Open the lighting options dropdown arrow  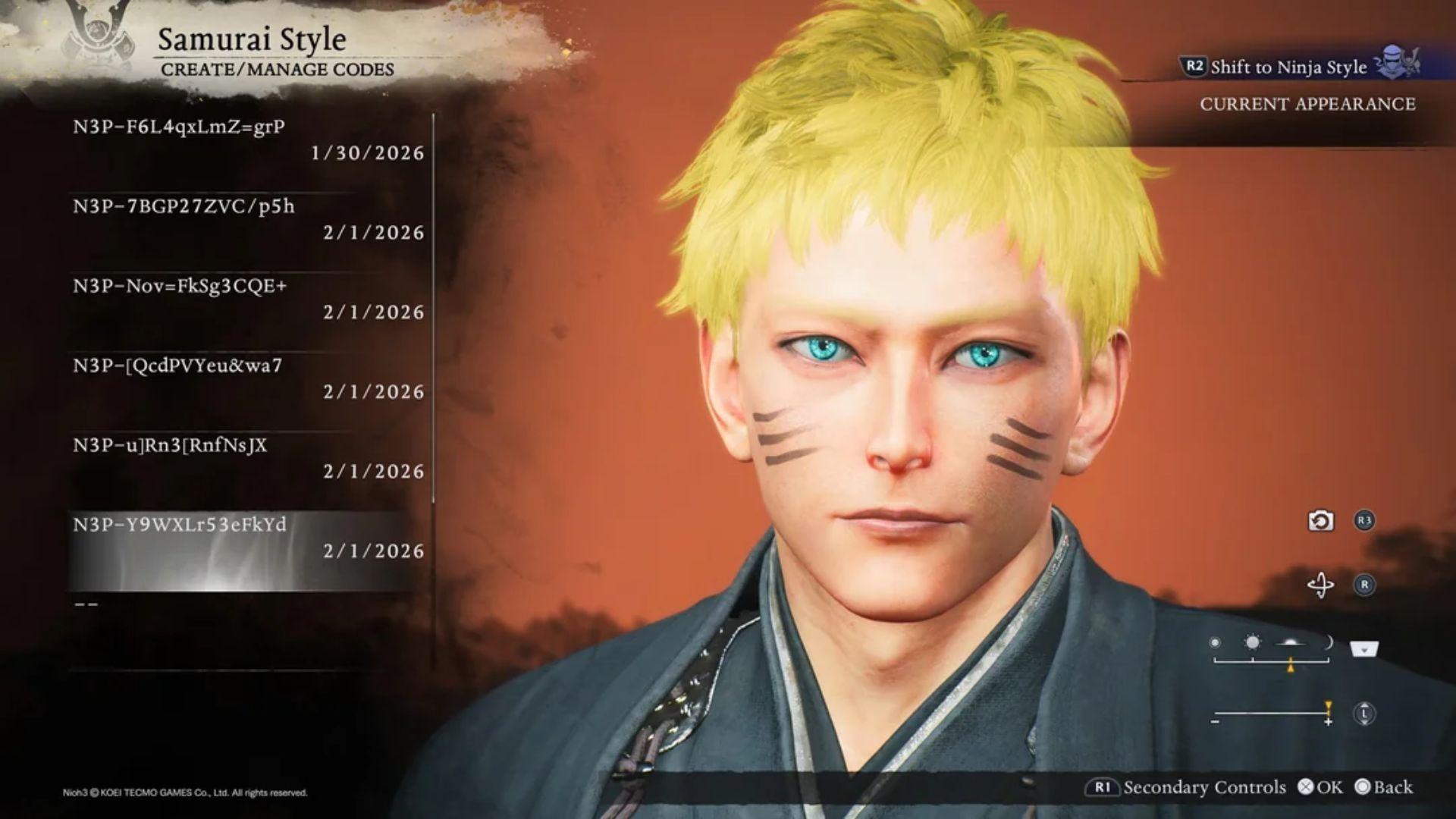pyautogui.click(x=1363, y=648)
